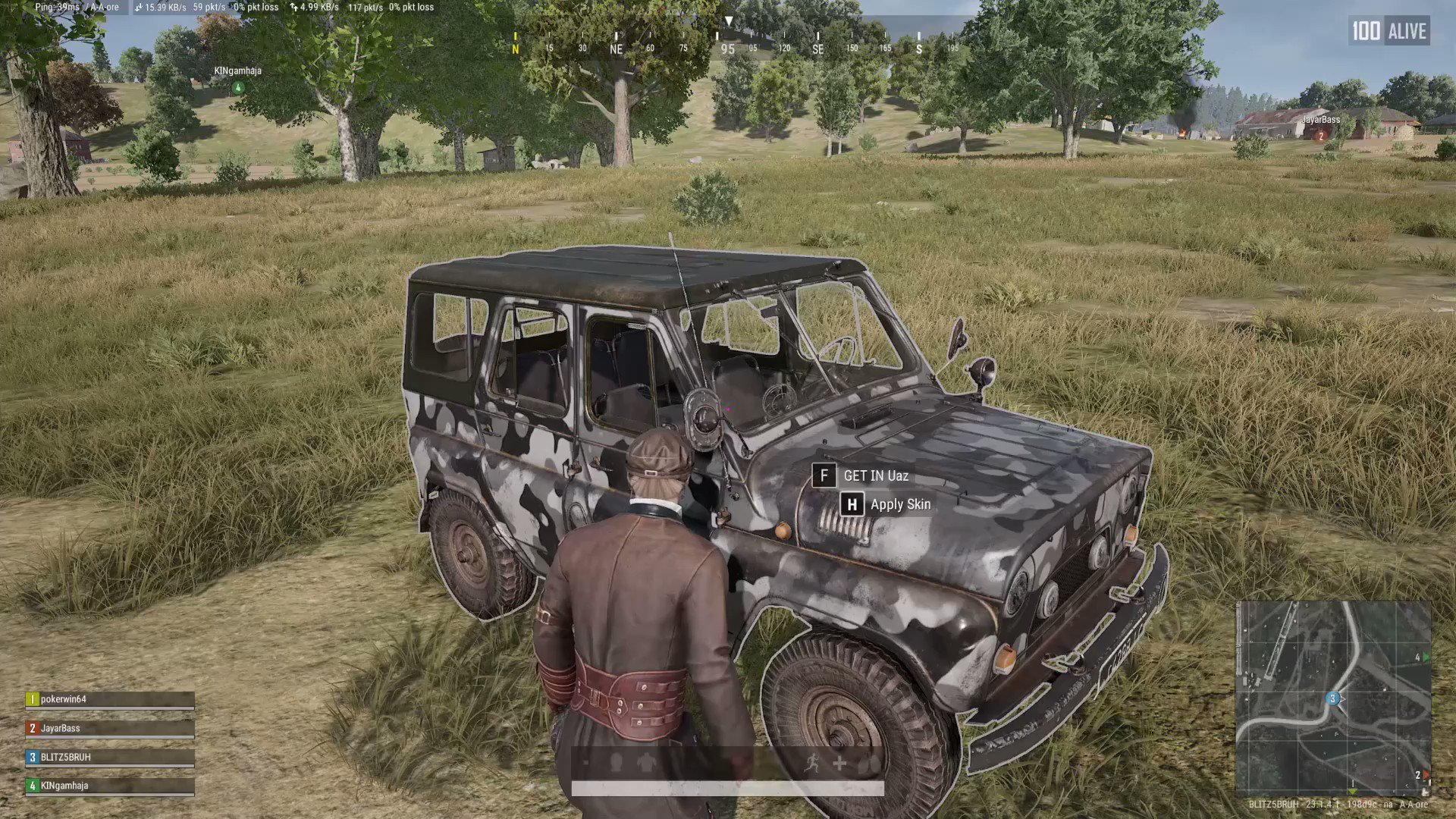This screenshot has width=1456, height=819.
Task: Click the F key prompt icon
Action: point(824,476)
